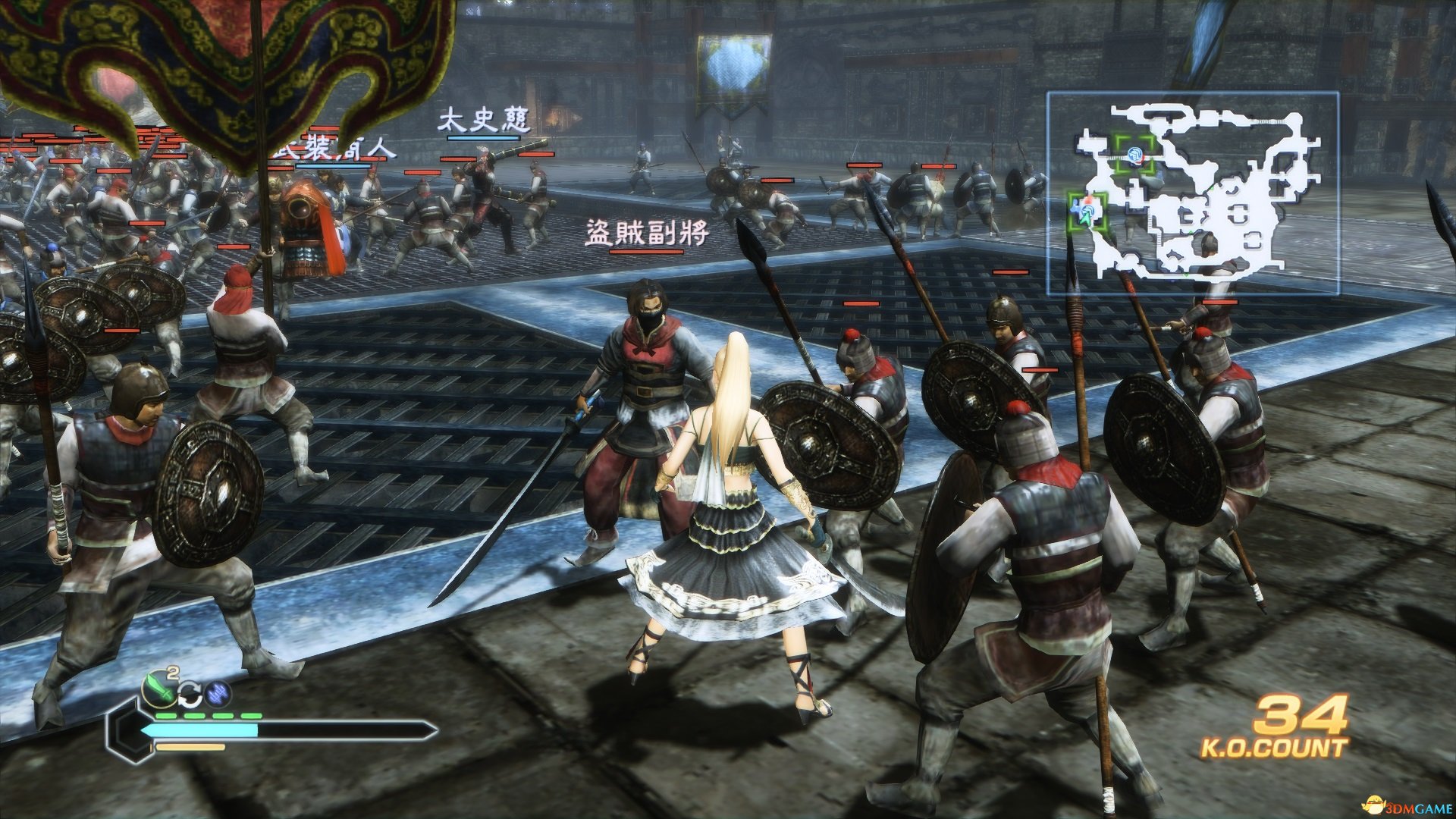Open the battlefield minimap

point(1192,193)
